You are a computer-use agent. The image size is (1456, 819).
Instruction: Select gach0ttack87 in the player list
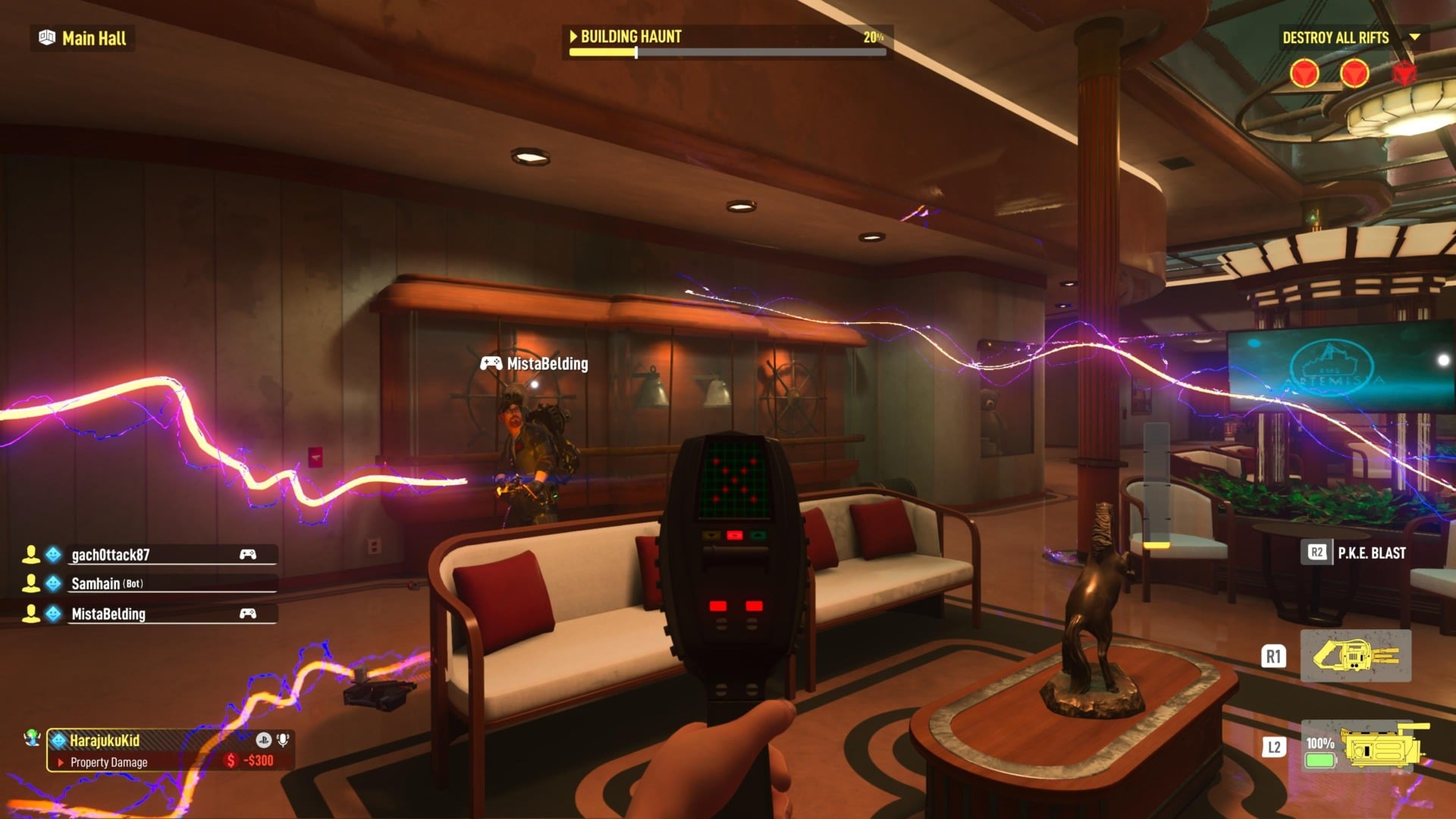(x=111, y=555)
